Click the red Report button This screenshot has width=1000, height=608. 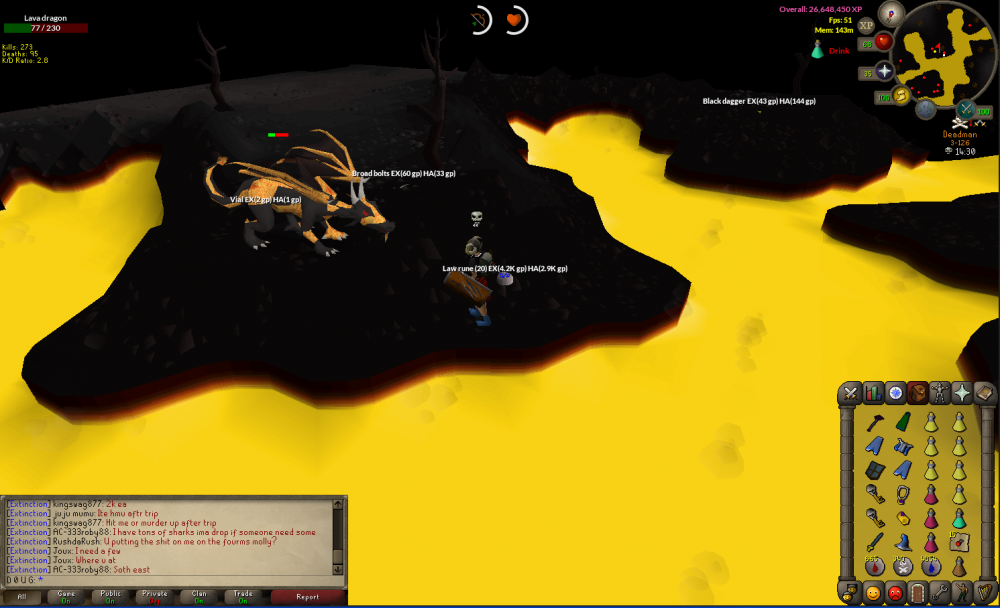coord(307,597)
